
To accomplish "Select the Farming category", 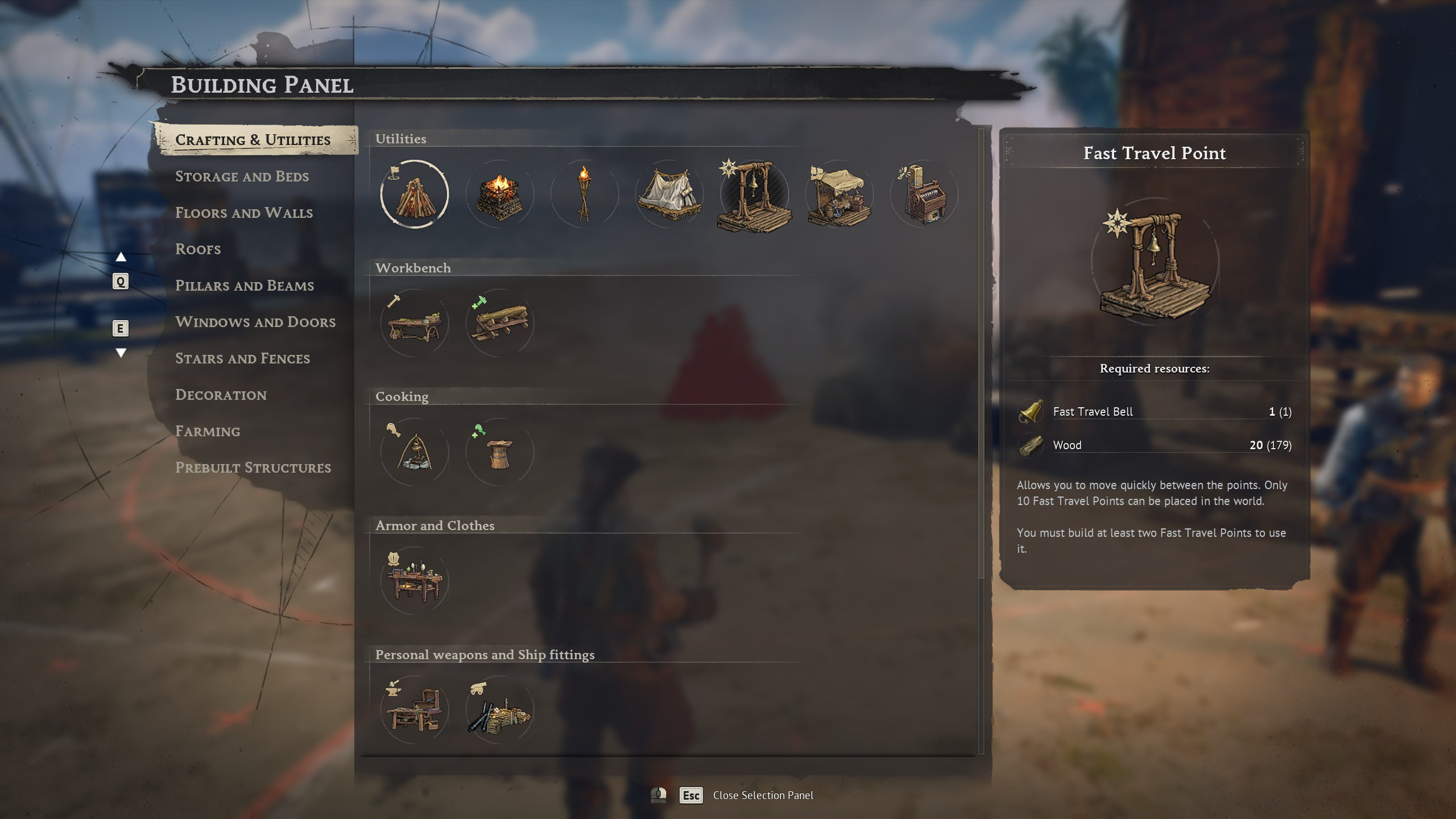I will coord(208,431).
